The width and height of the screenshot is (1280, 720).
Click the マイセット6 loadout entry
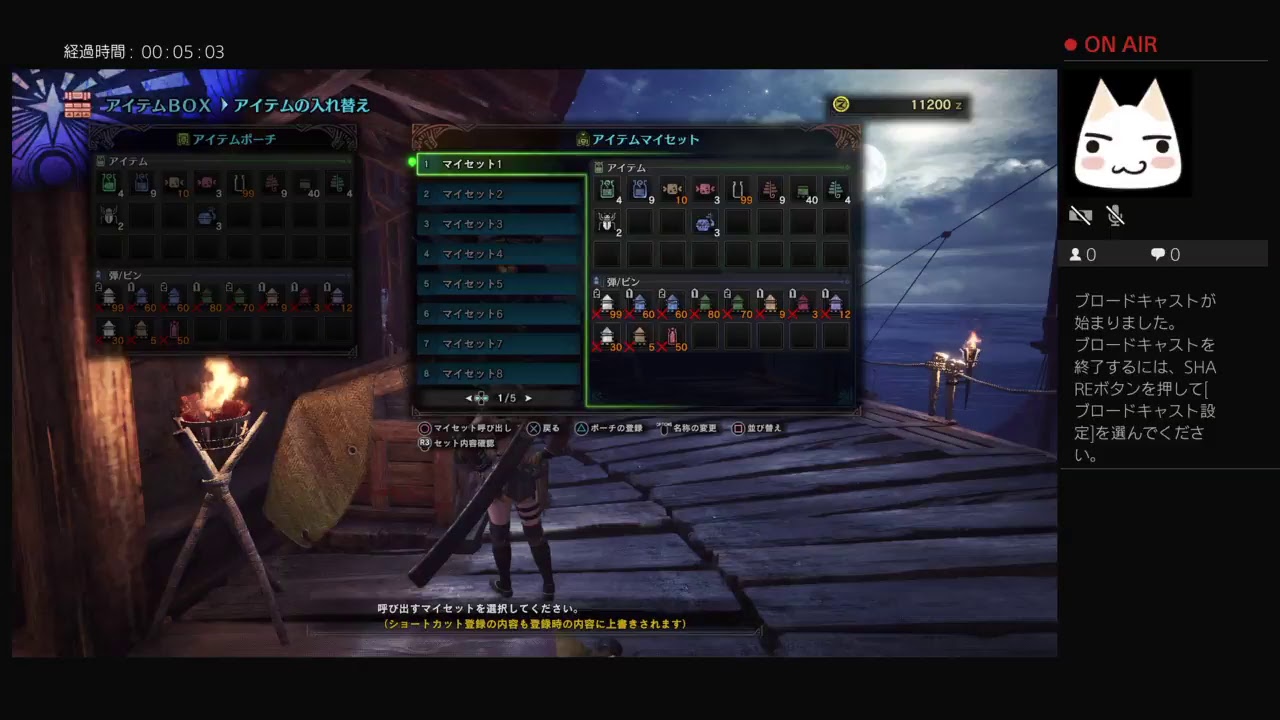click(500, 314)
